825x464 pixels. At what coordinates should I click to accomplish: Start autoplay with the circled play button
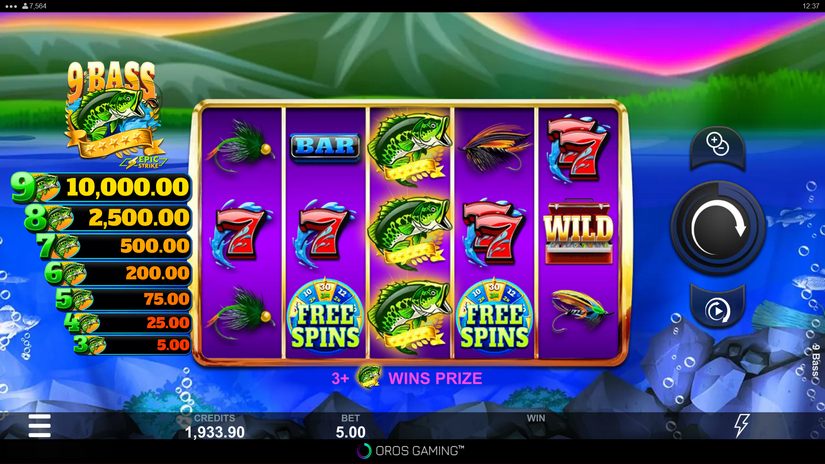click(x=717, y=311)
